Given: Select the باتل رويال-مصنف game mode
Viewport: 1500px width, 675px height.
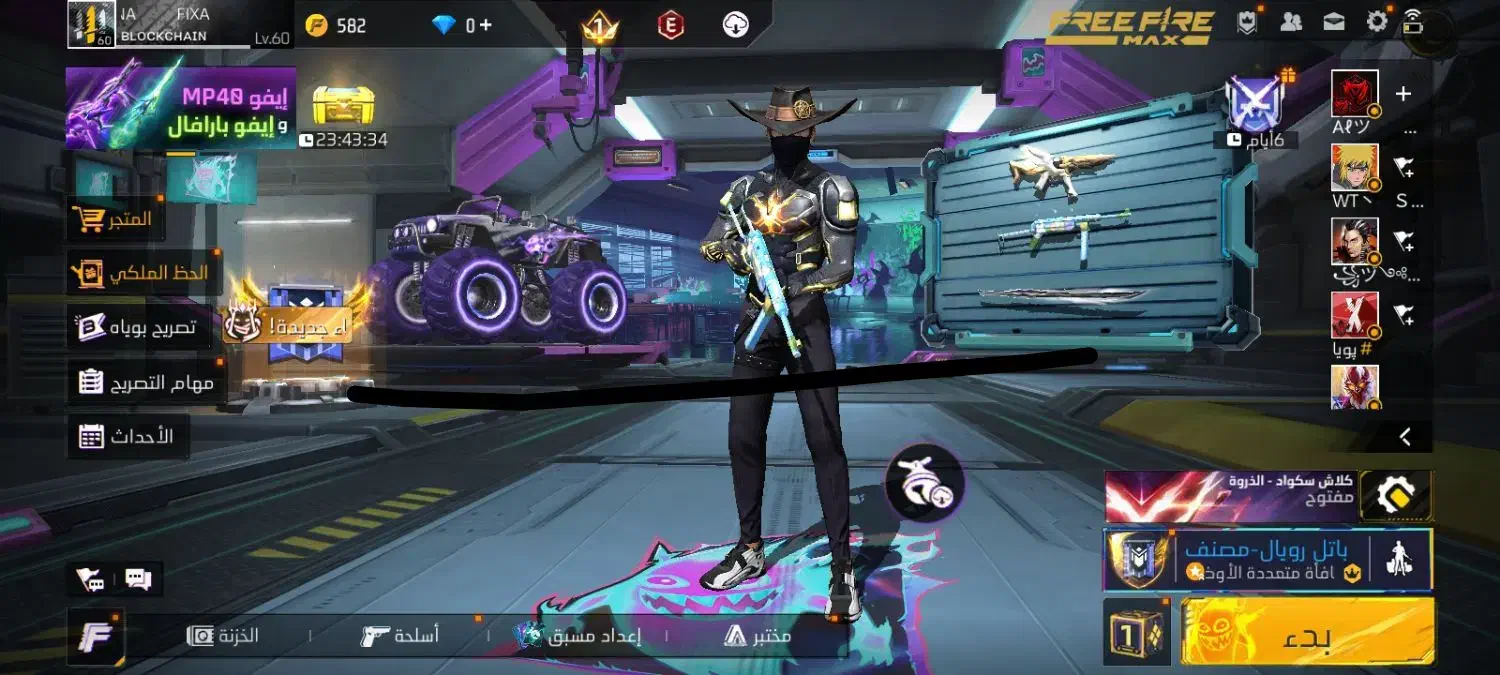Looking at the screenshot, I should pos(1267,559).
